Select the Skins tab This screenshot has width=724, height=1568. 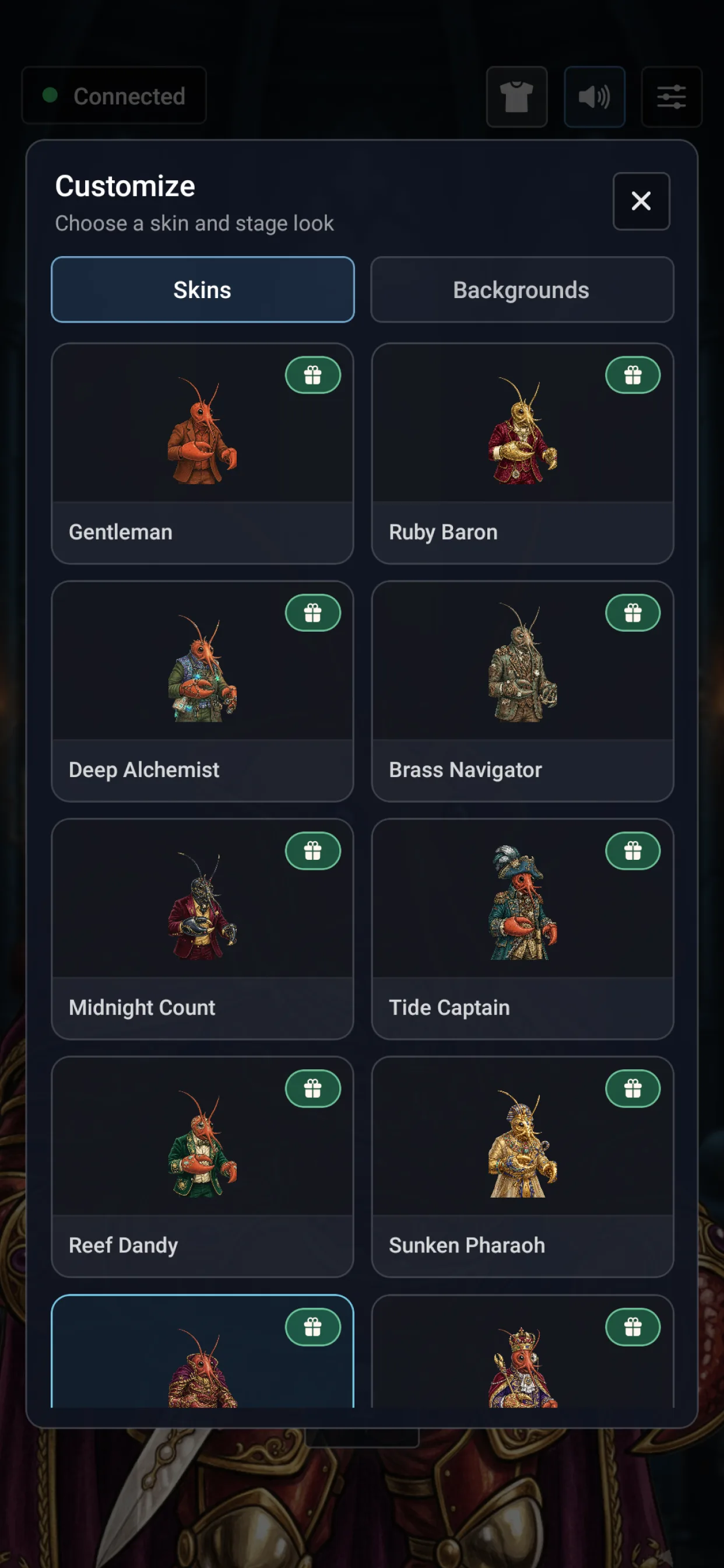203,290
